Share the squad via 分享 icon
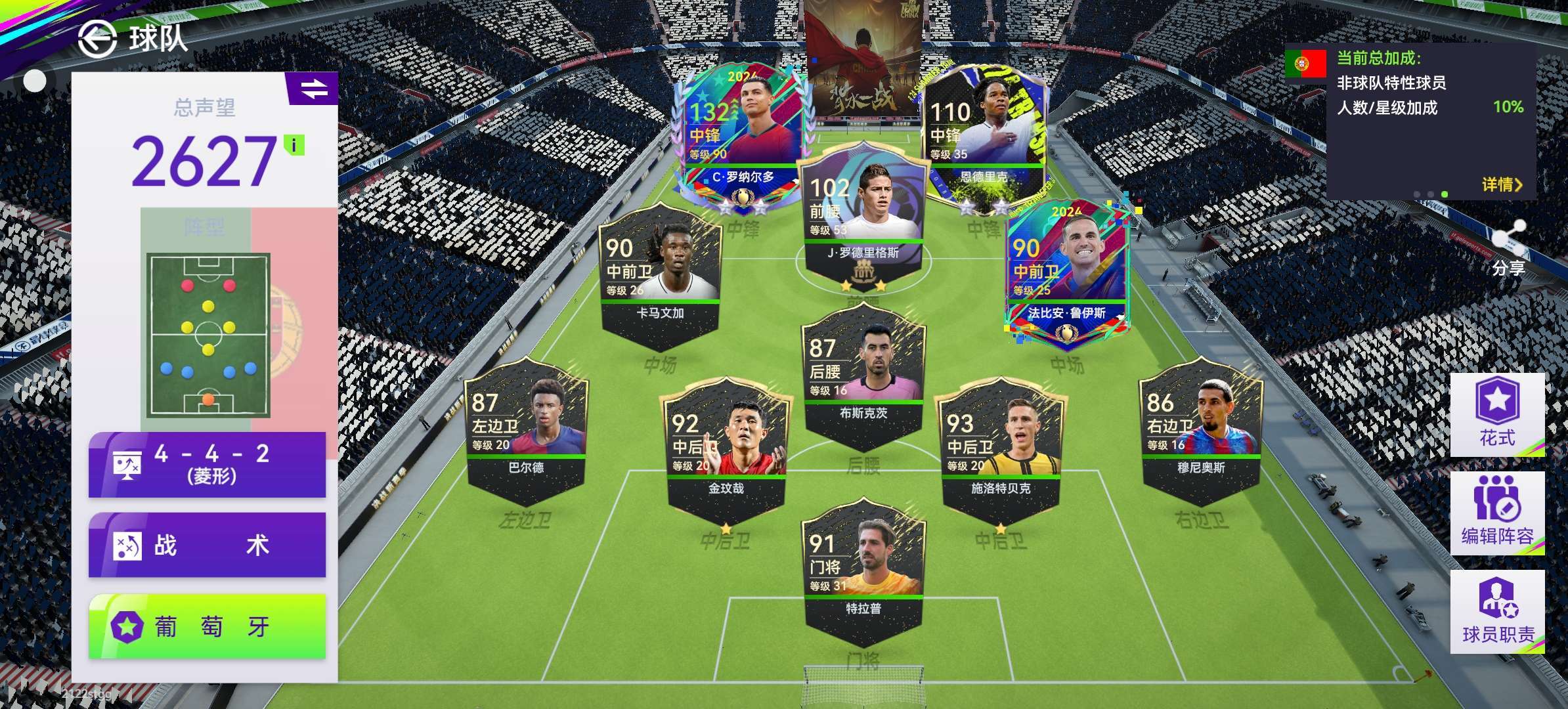The width and height of the screenshot is (1568, 709). [1508, 248]
